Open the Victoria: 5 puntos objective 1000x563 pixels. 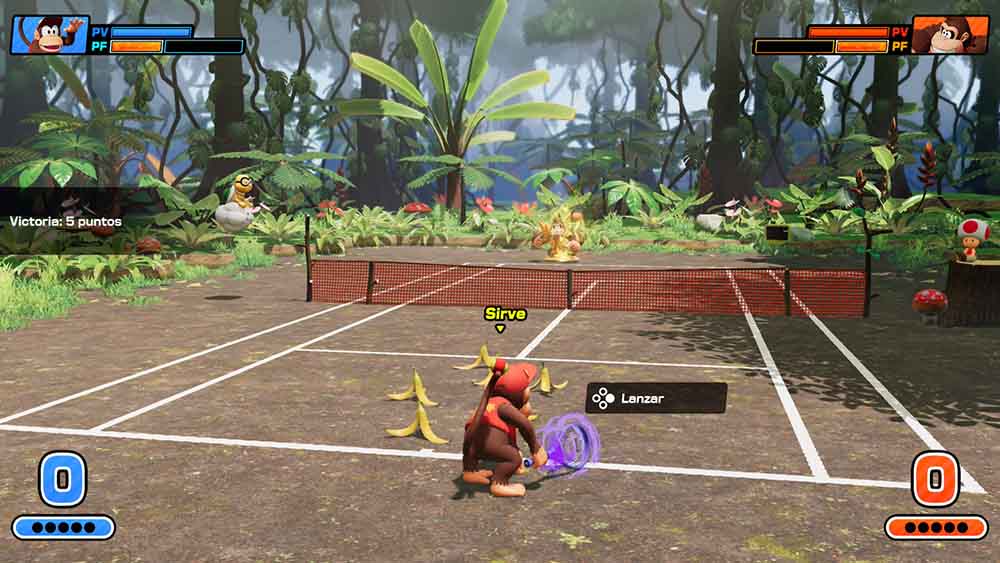66,221
